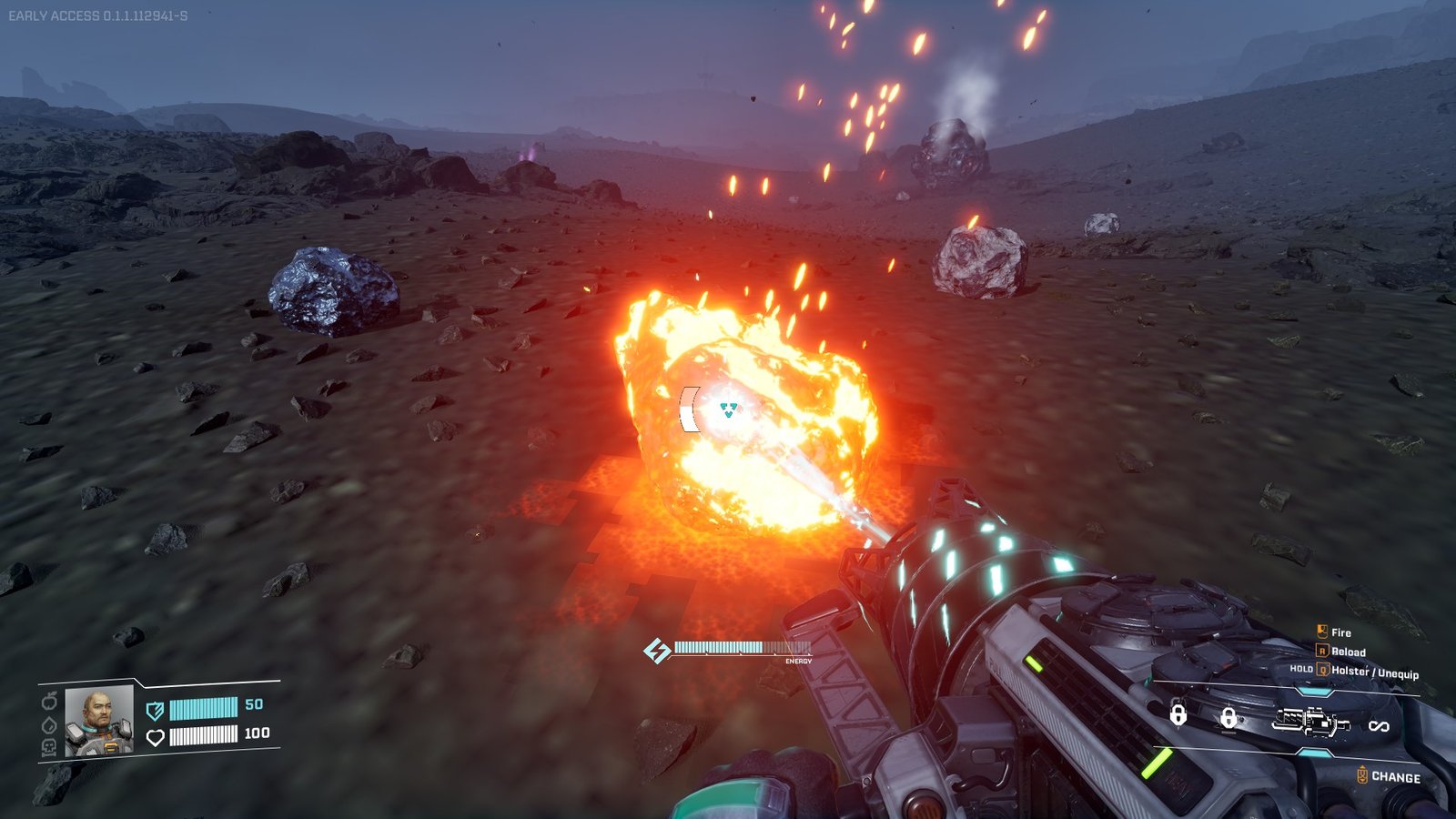The width and height of the screenshot is (1456, 819).
Task: Click the cyan shield icon
Action: (156, 710)
